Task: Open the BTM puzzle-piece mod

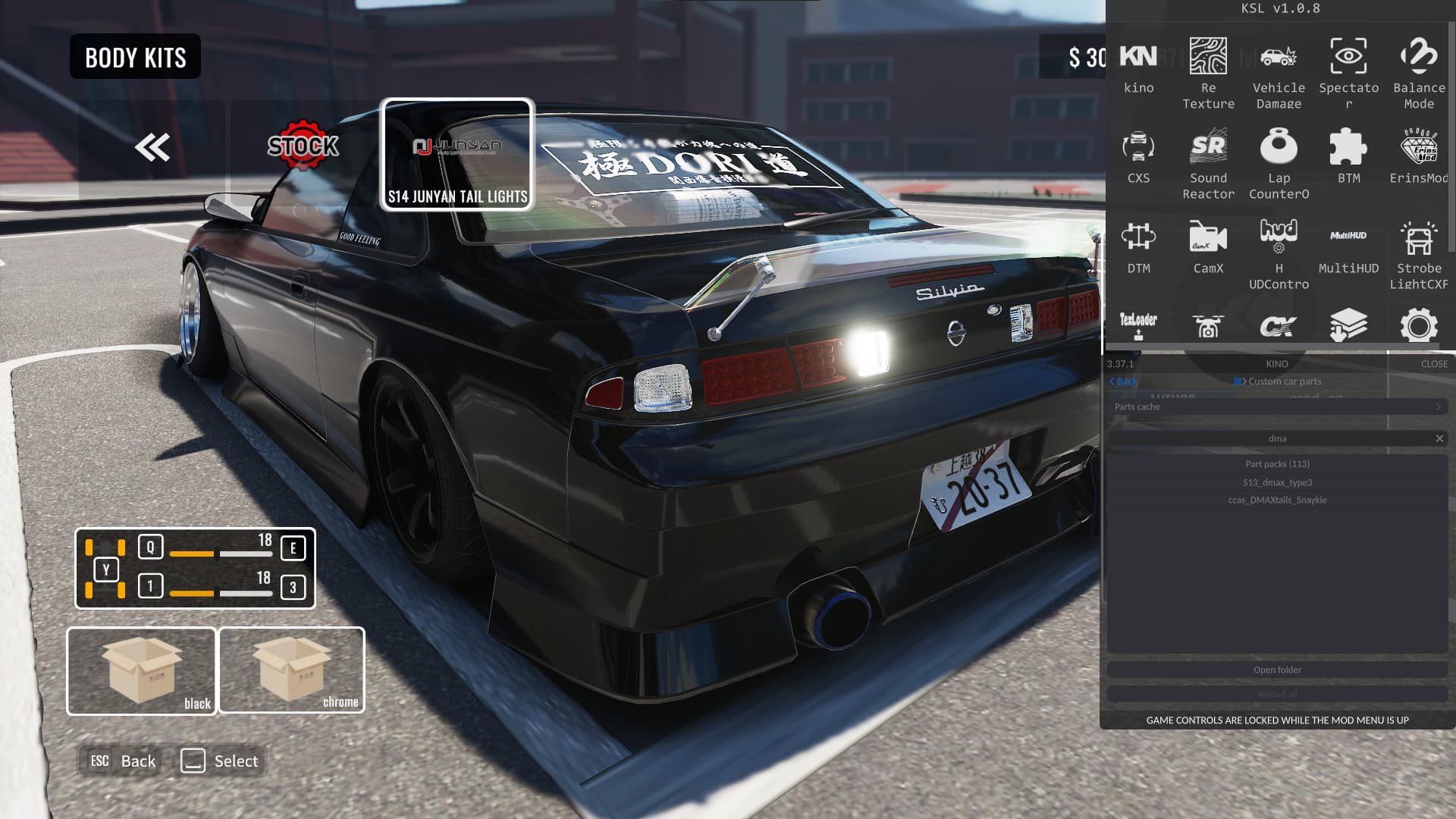Action: pyautogui.click(x=1348, y=155)
